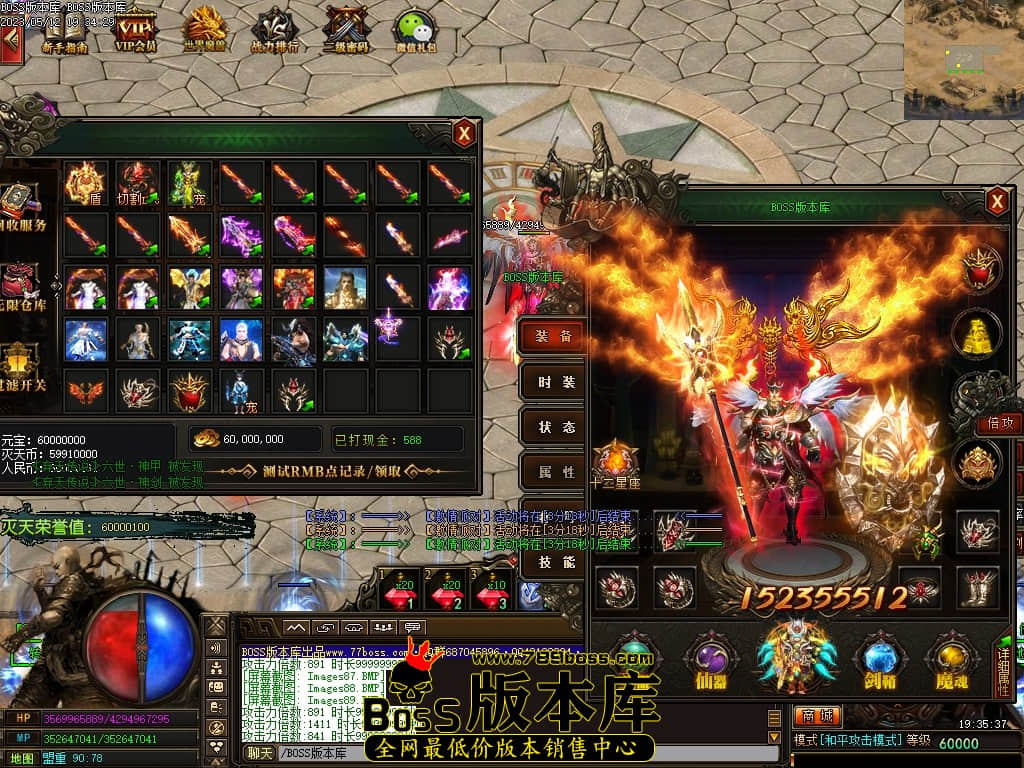
Task: Switch to the 状态 status tab
Action: (x=555, y=427)
